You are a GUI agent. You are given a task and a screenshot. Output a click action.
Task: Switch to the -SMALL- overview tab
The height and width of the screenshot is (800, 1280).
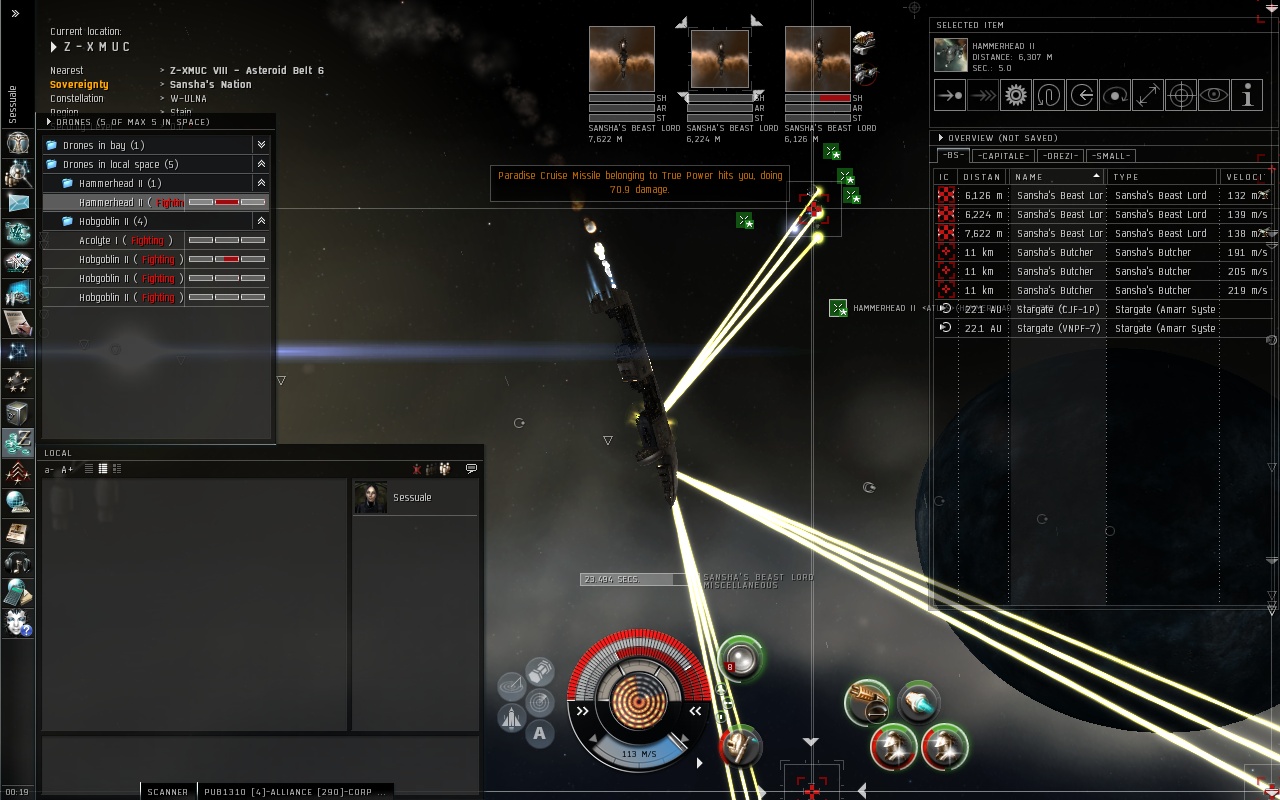[x=1110, y=156]
